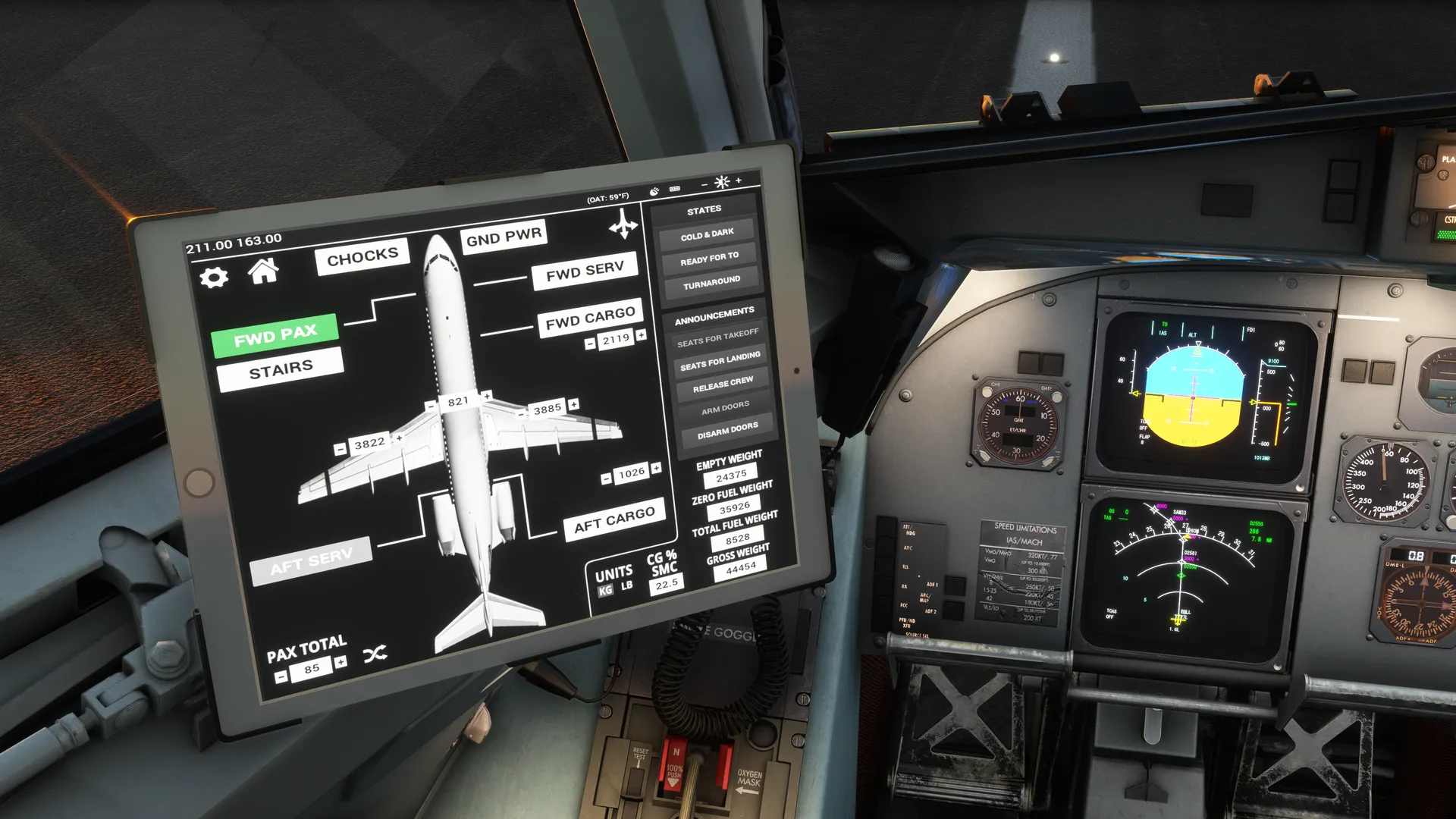Image resolution: width=1456 pixels, height=819 pixels.
Task: Switch weight units to LB
Action: point(627,585)
